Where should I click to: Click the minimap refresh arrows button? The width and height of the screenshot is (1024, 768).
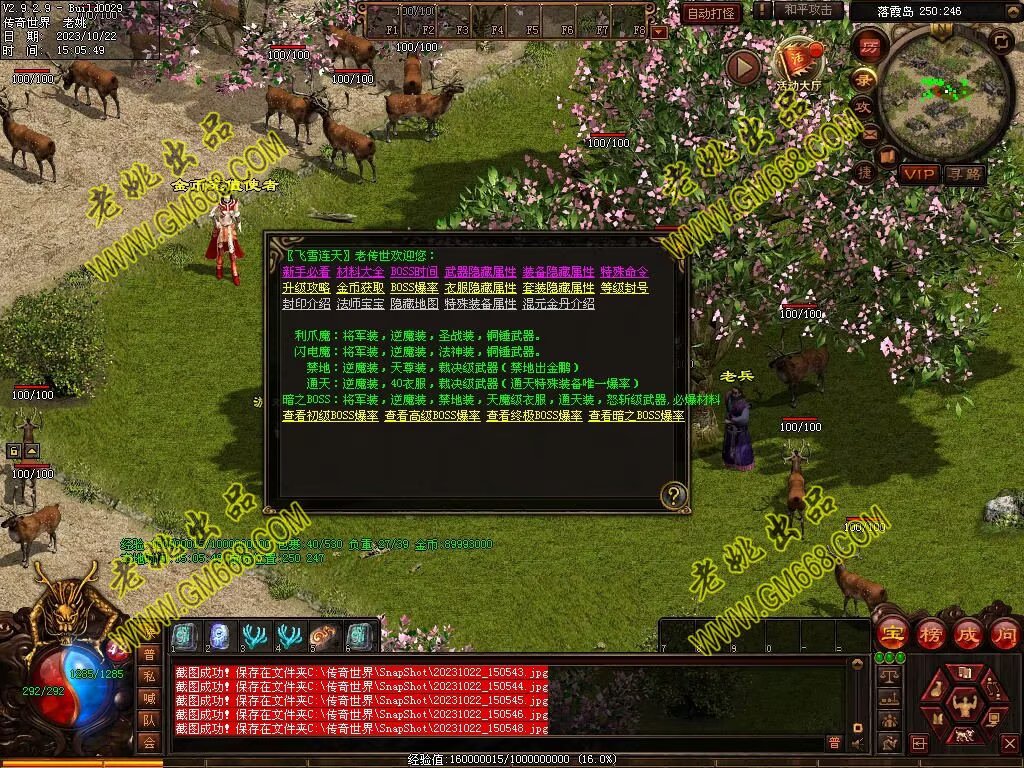[1000, 40]
